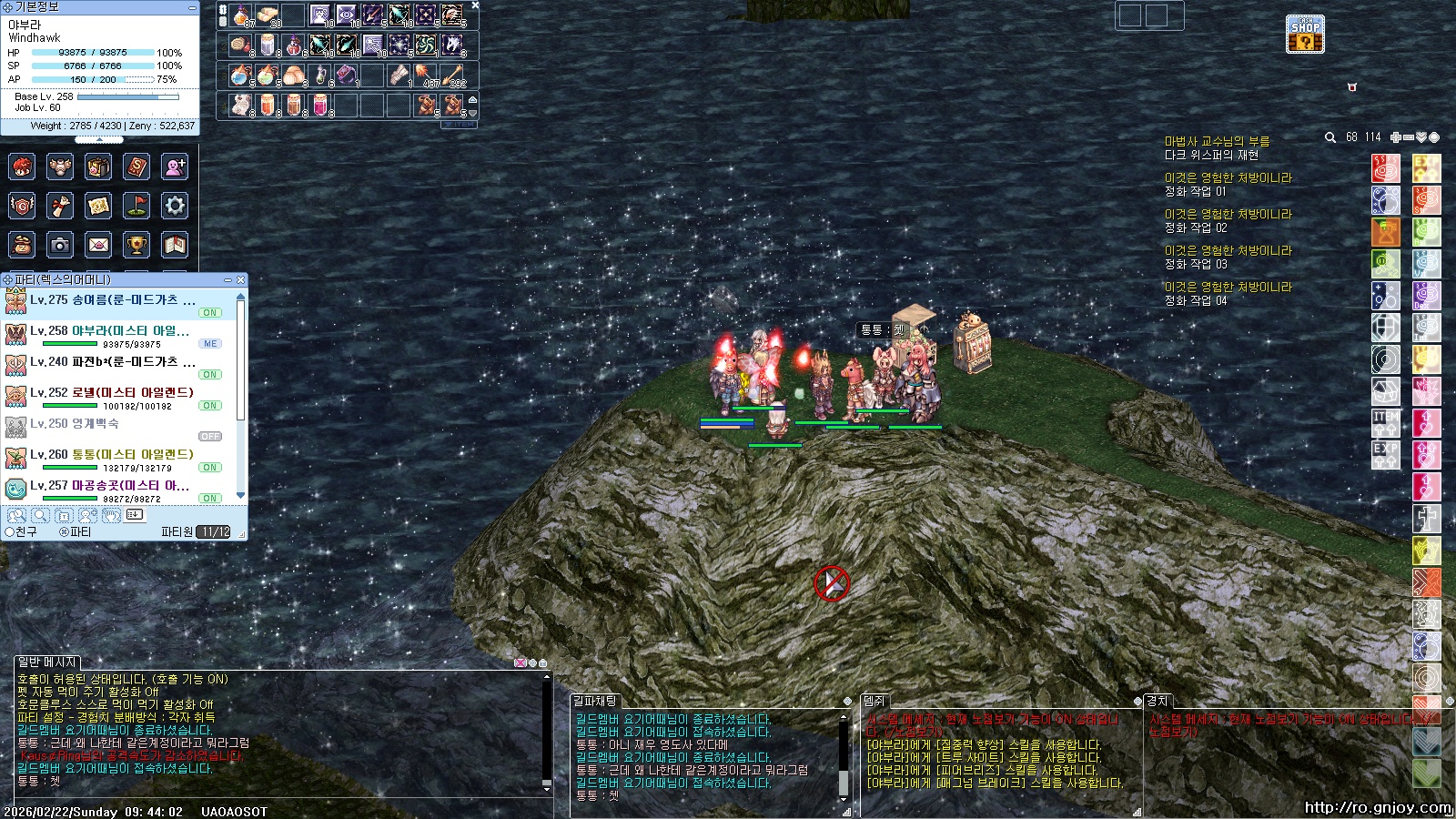The height and width of the screenshot is (819, 1456).
Task: Open the red-haired character status icon
Action: pos(22,167)
